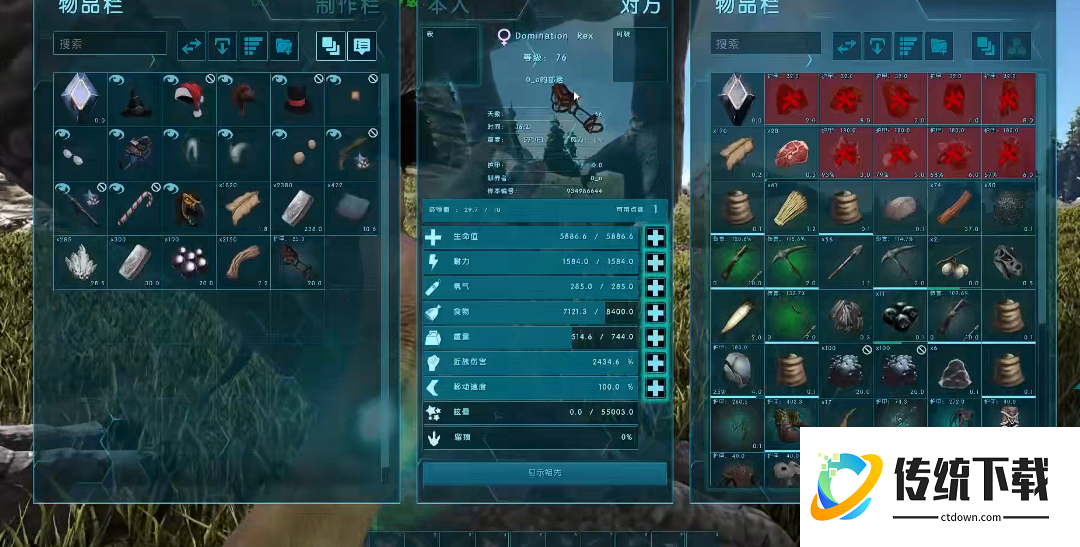
Task: Select the white crystal stack
Action: [x=80, y=262]
